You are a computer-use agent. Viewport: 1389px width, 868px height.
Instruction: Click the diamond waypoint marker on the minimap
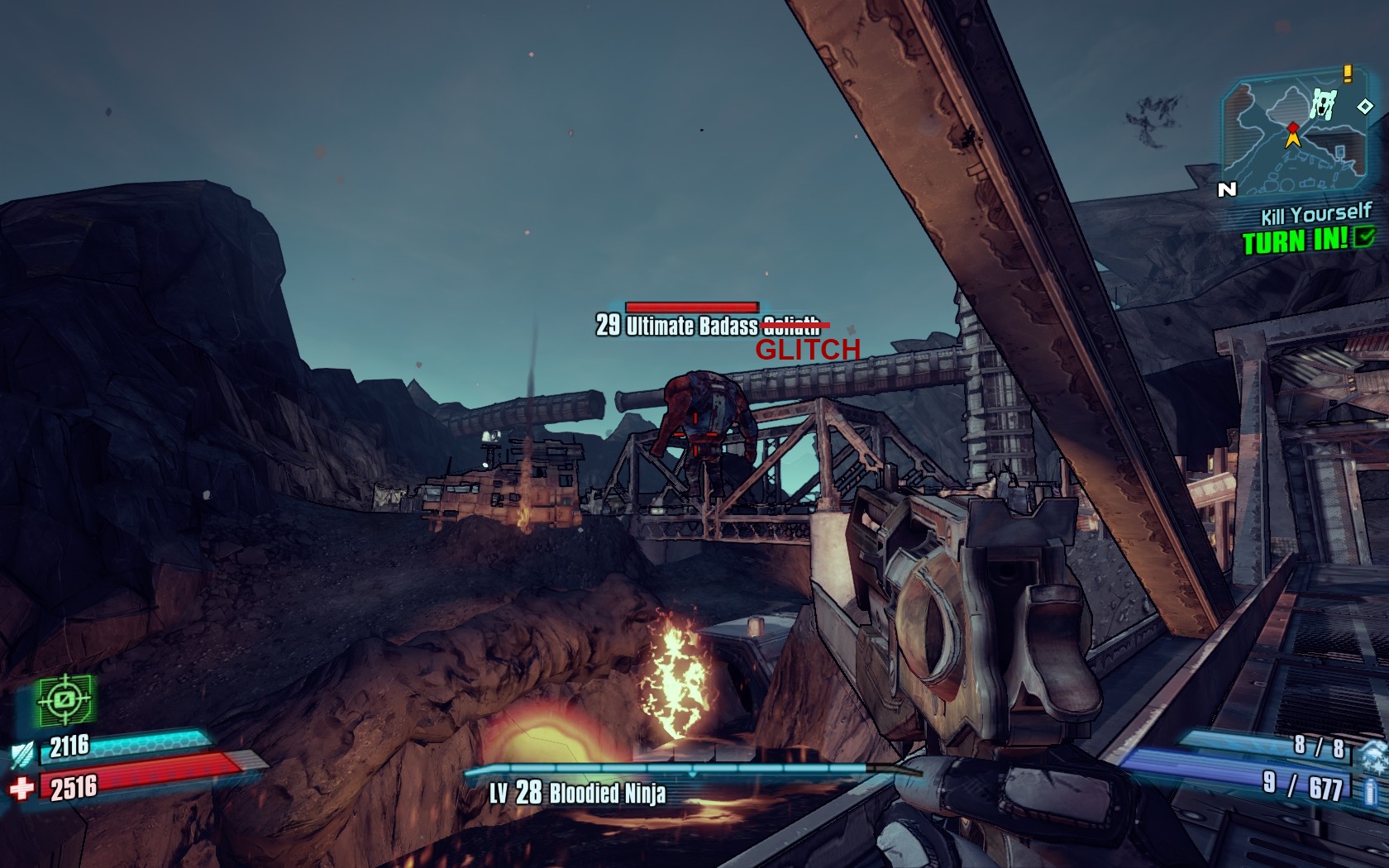click(1365, 106)
